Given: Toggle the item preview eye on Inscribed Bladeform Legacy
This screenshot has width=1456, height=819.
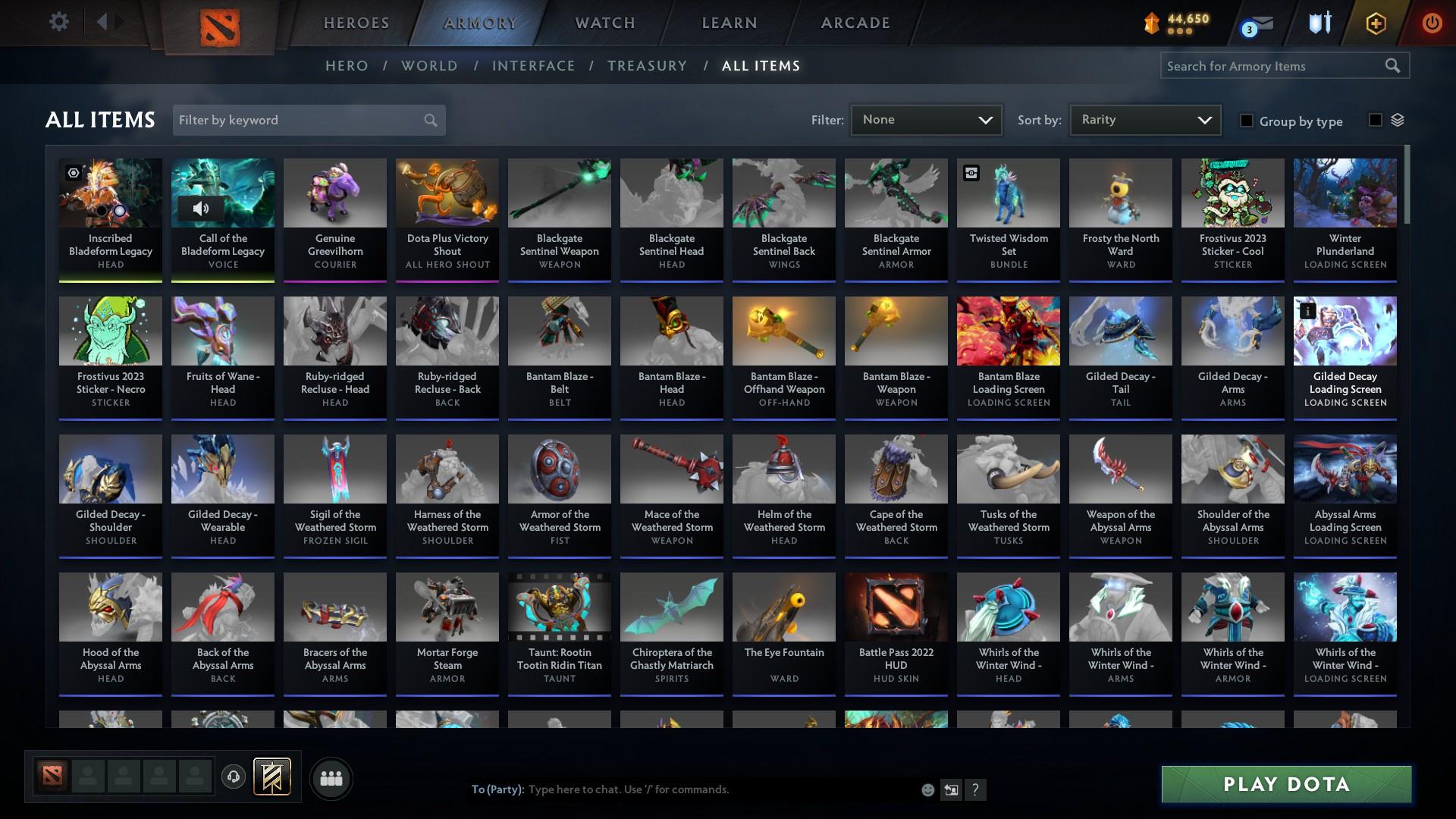Looking at the screenshot, I should click(73, 173).
